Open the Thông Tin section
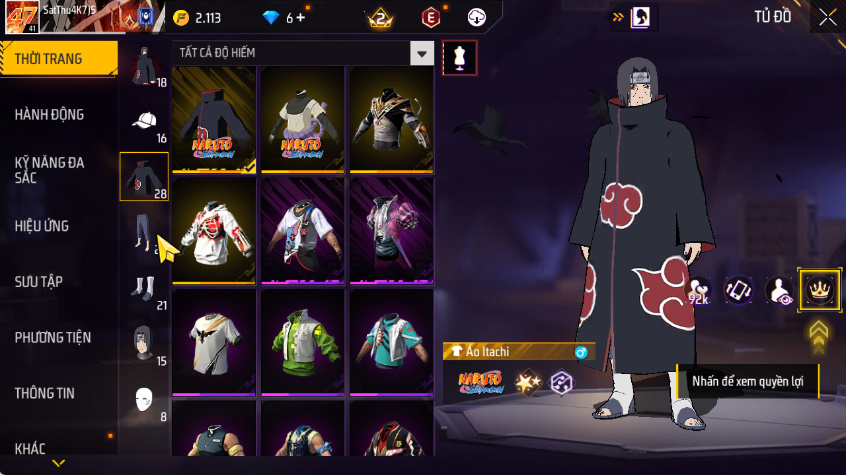Viewport: 846px width, 475px height. coord(44,393)
